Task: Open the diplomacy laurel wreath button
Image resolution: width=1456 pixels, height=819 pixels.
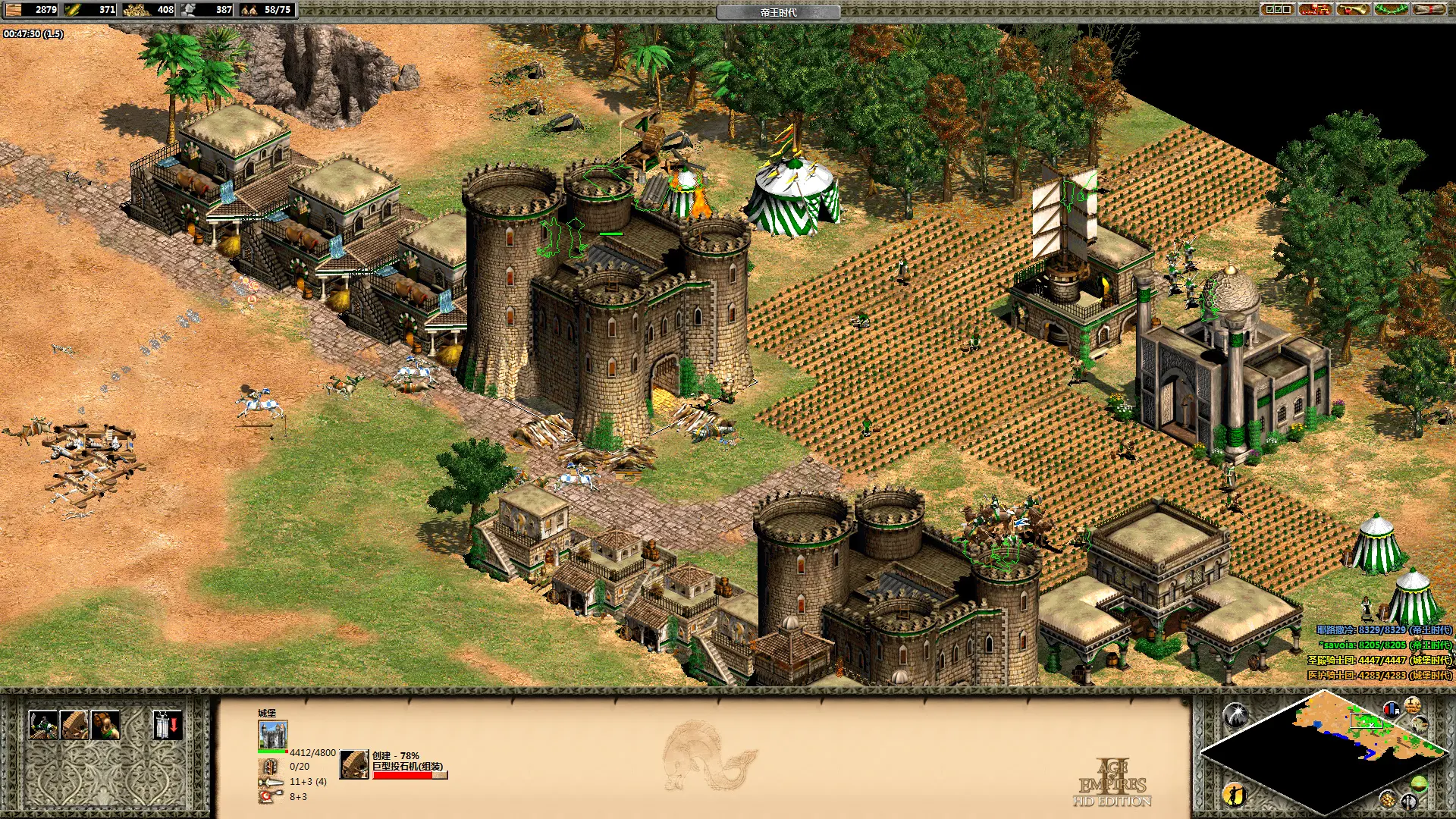Action: [1391, 9]
